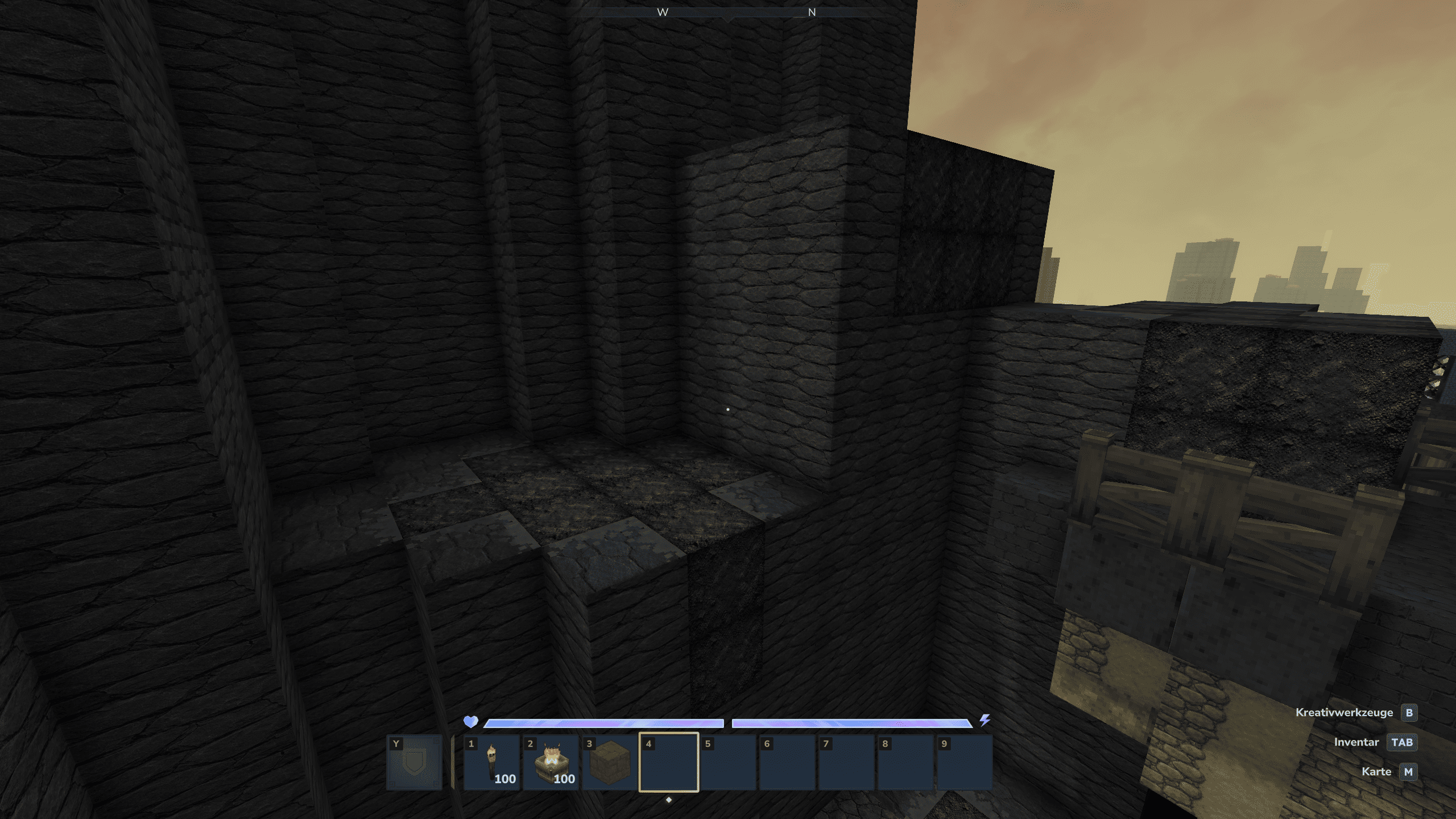Viewport: 1456px width, 819px height.
Task: Select the torch in hotbar slot 1
Action: coord(491,762)
